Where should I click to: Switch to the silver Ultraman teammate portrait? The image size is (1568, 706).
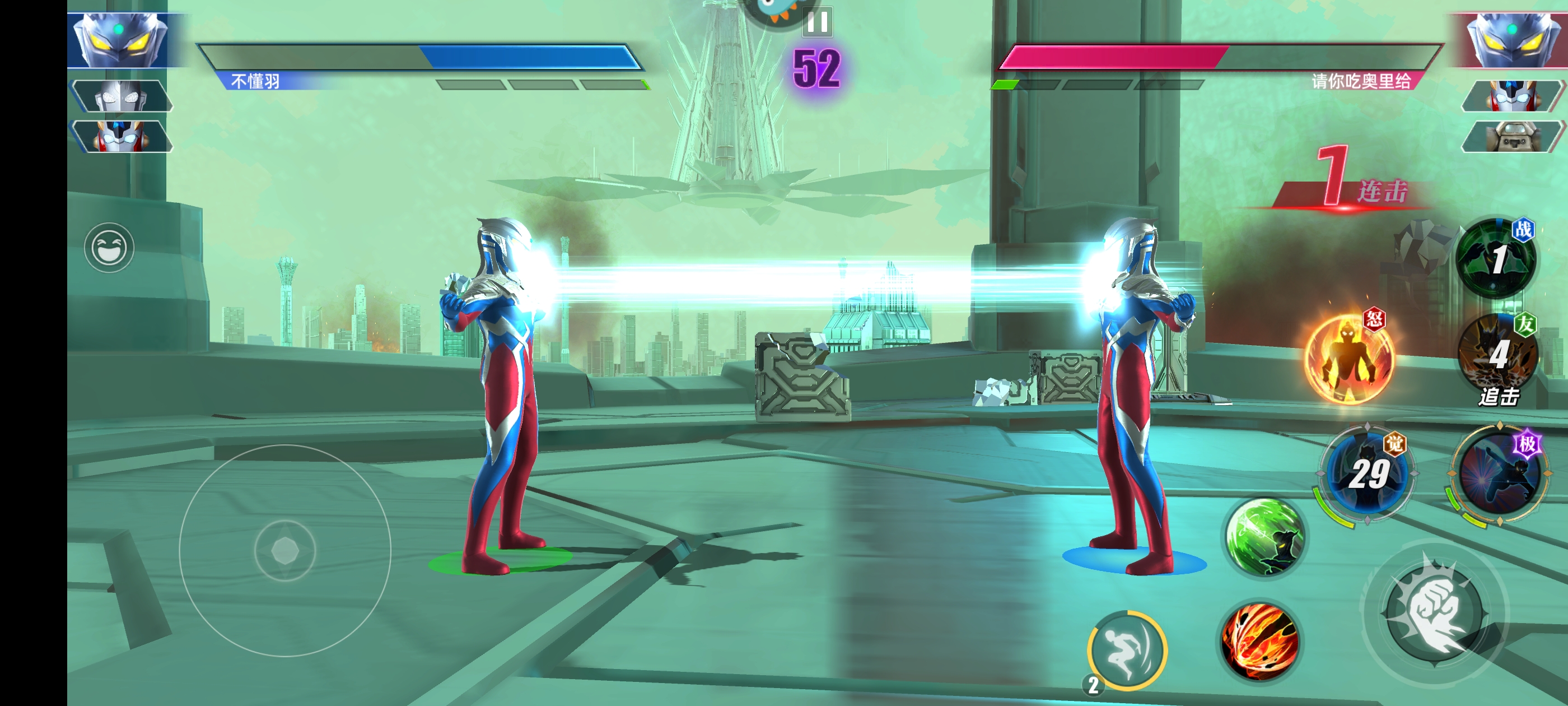(x=121, y=96)
